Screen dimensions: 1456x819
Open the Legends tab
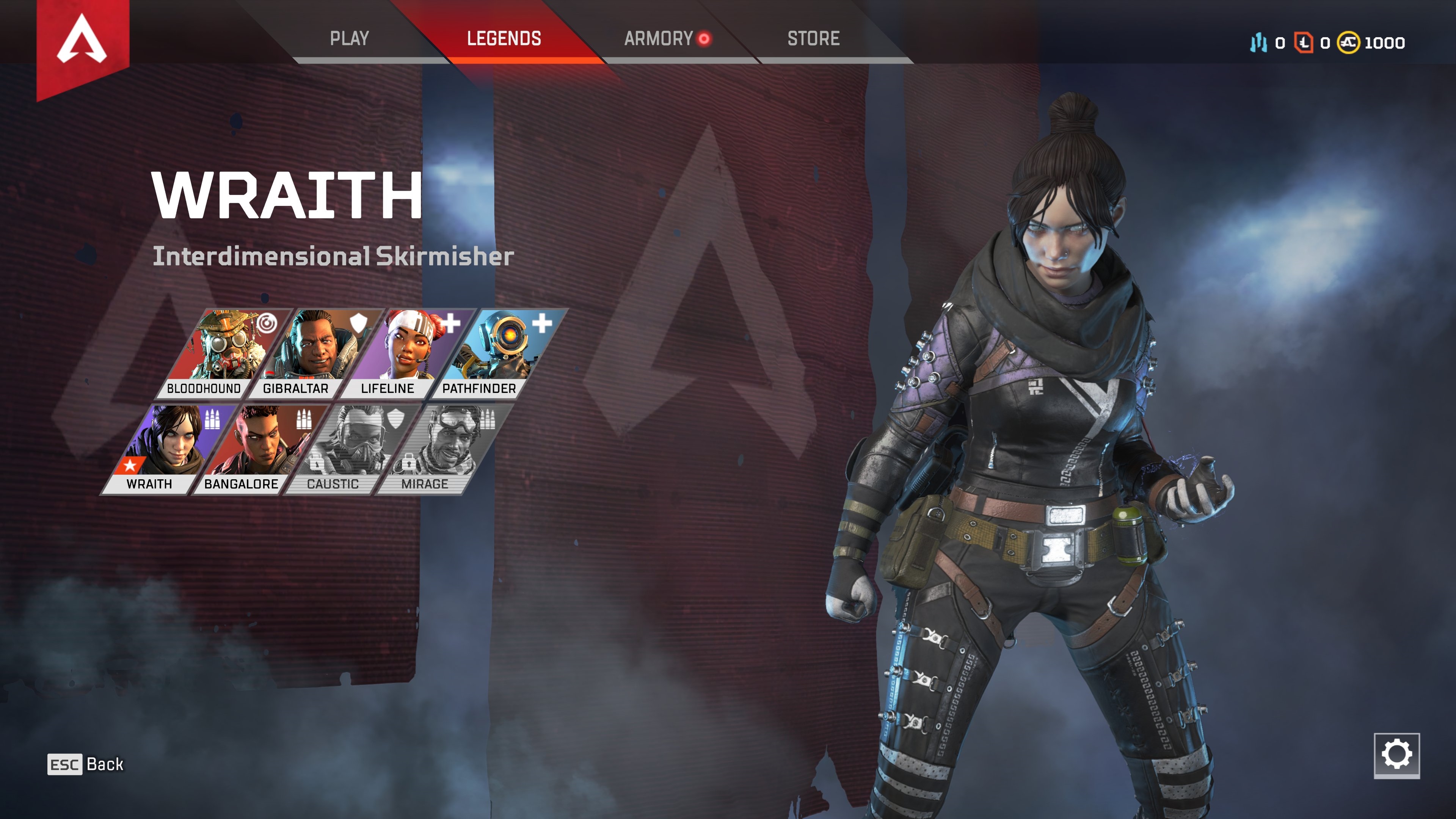click(x=504, y=38)
